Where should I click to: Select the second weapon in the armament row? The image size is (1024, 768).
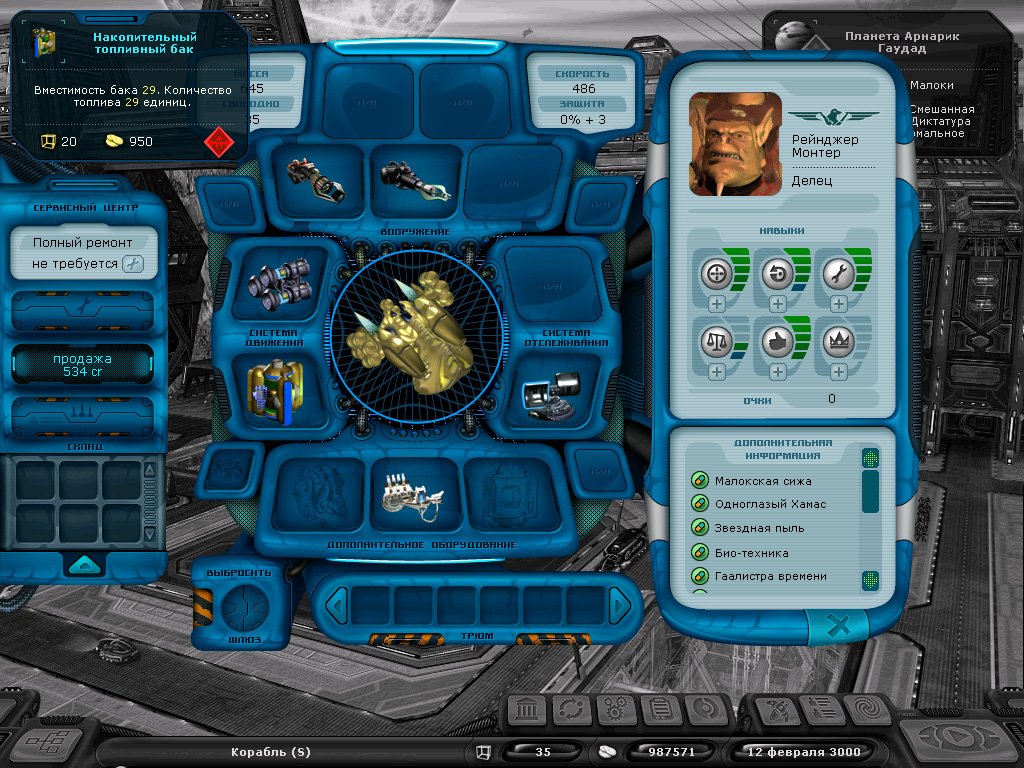[x=415, y=180]
